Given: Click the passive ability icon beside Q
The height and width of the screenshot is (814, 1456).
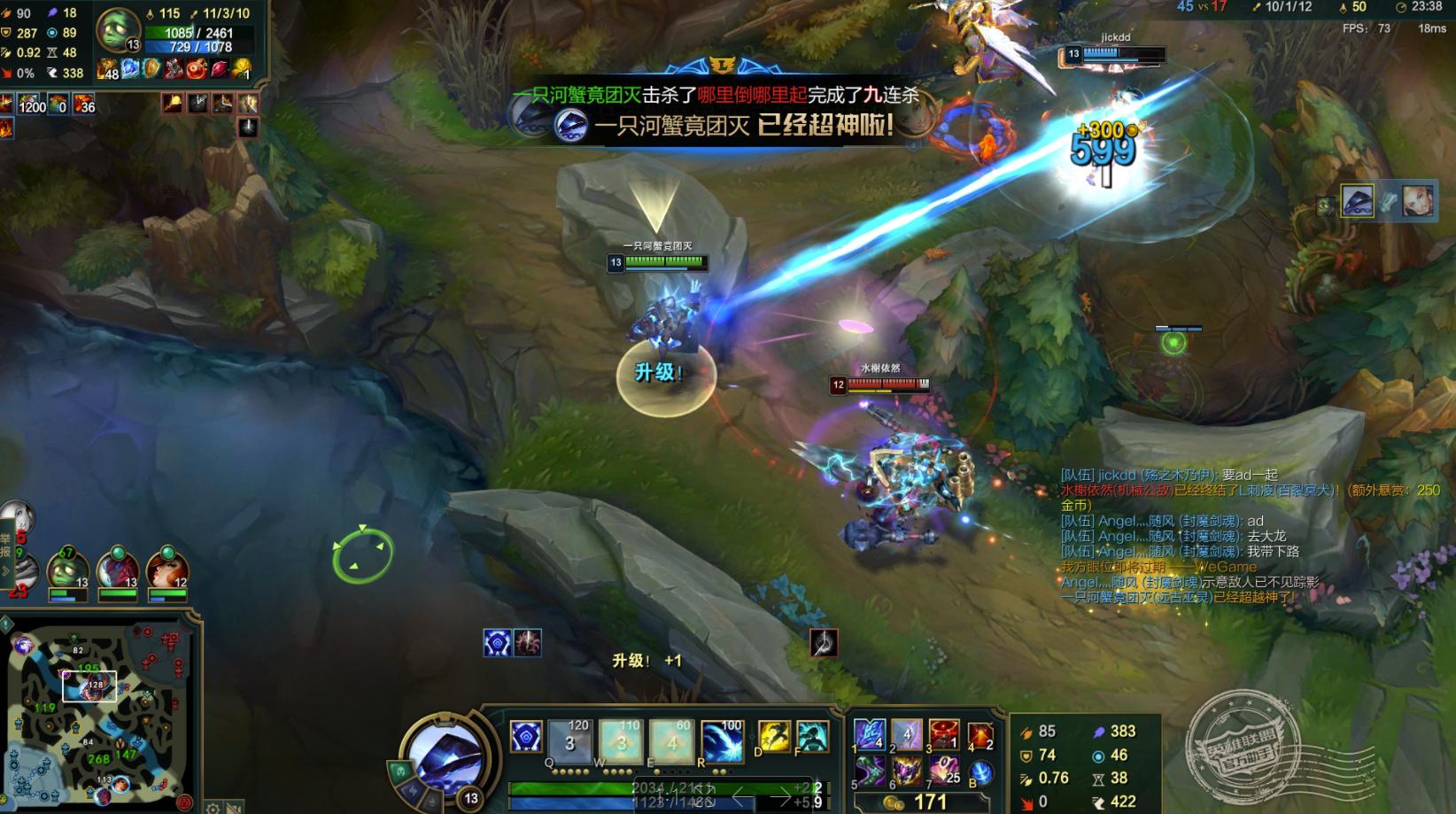Looking at the screenshot, I should click(x=525, y=737).
